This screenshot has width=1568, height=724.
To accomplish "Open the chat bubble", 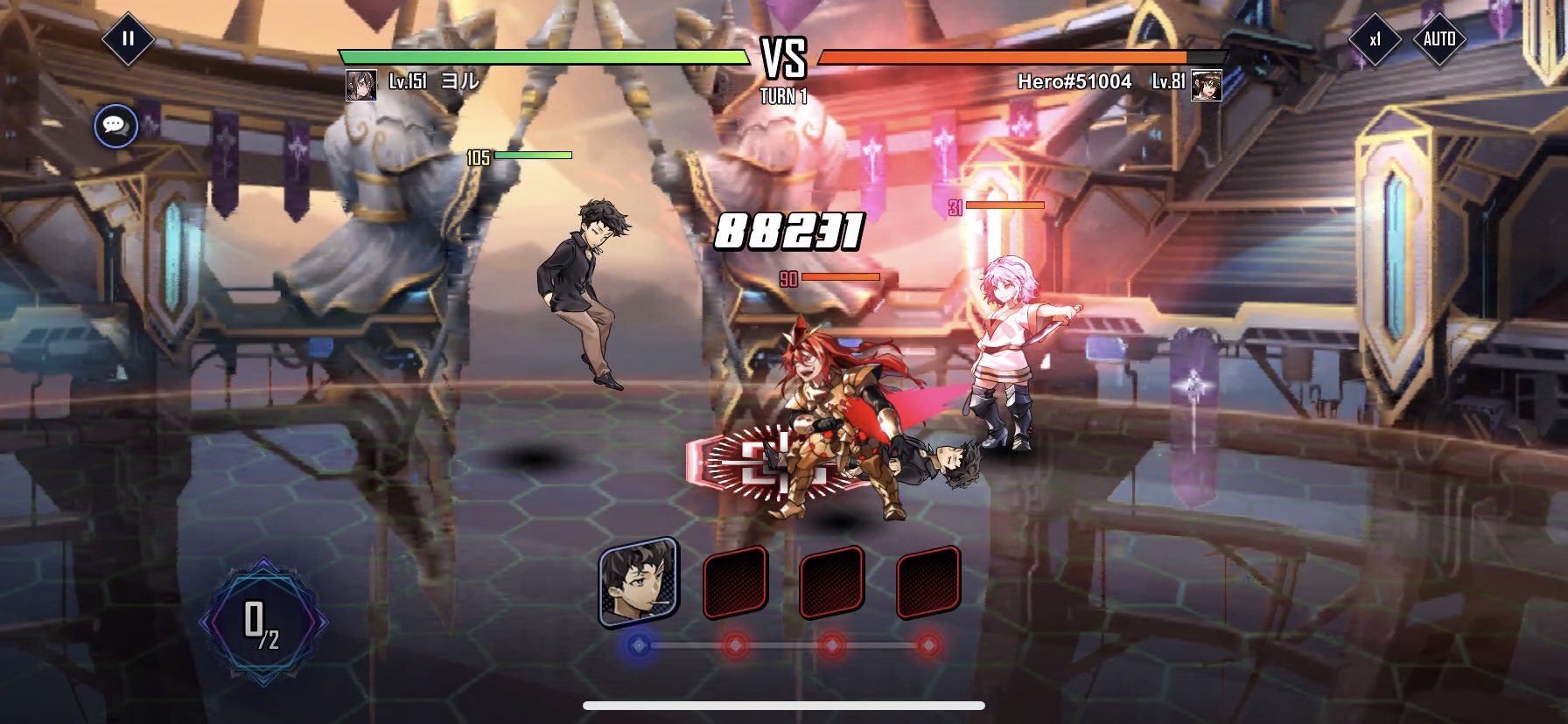I will click(x=115, y=127).
